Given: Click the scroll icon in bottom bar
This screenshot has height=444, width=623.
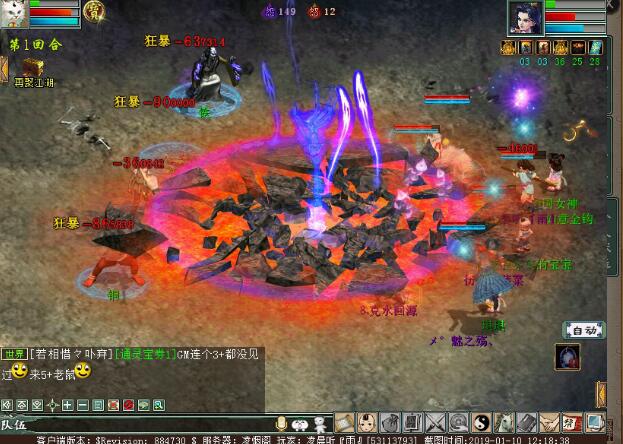Looking at the screenshot, I should coord(343,423).
